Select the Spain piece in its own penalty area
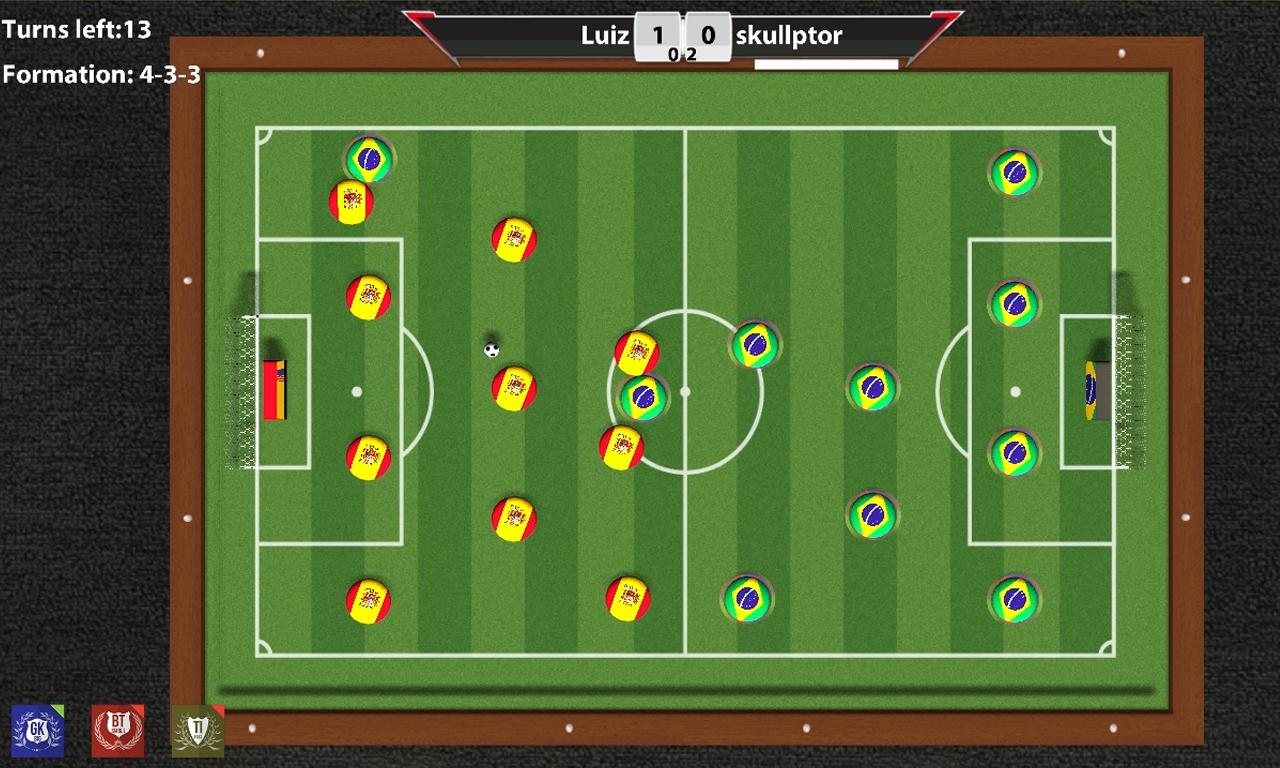The height and width of the screenshot is (768, 1280). [371, 297]
